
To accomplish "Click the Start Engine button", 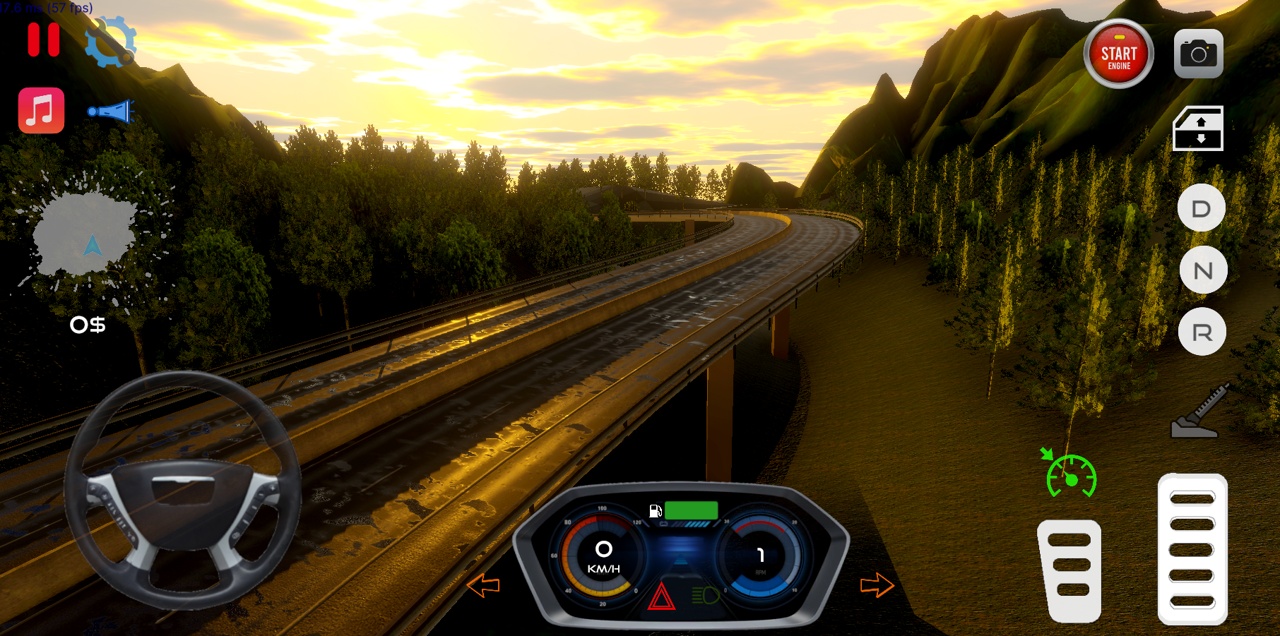I will (x=1118, y=54).
